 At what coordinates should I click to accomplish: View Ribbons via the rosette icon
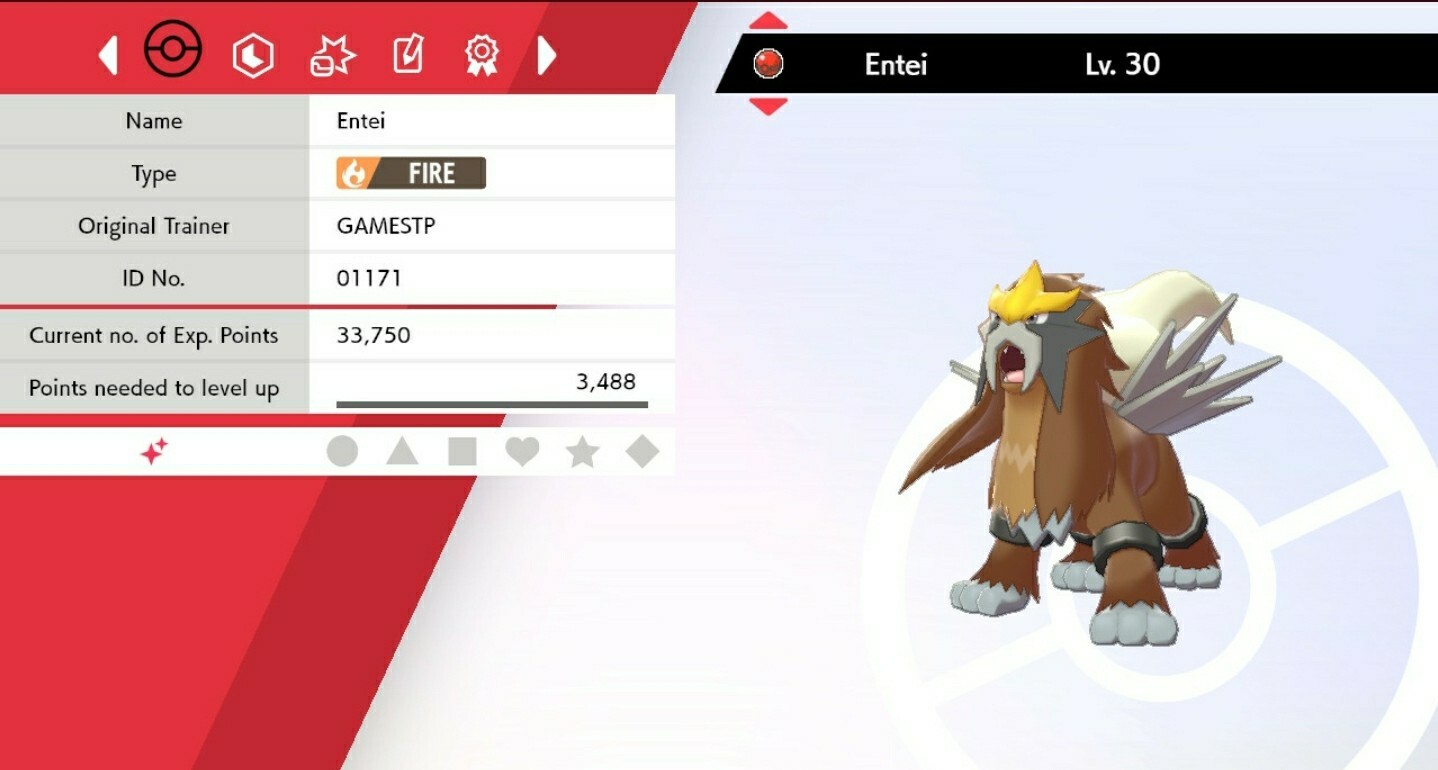coord(481,54)
